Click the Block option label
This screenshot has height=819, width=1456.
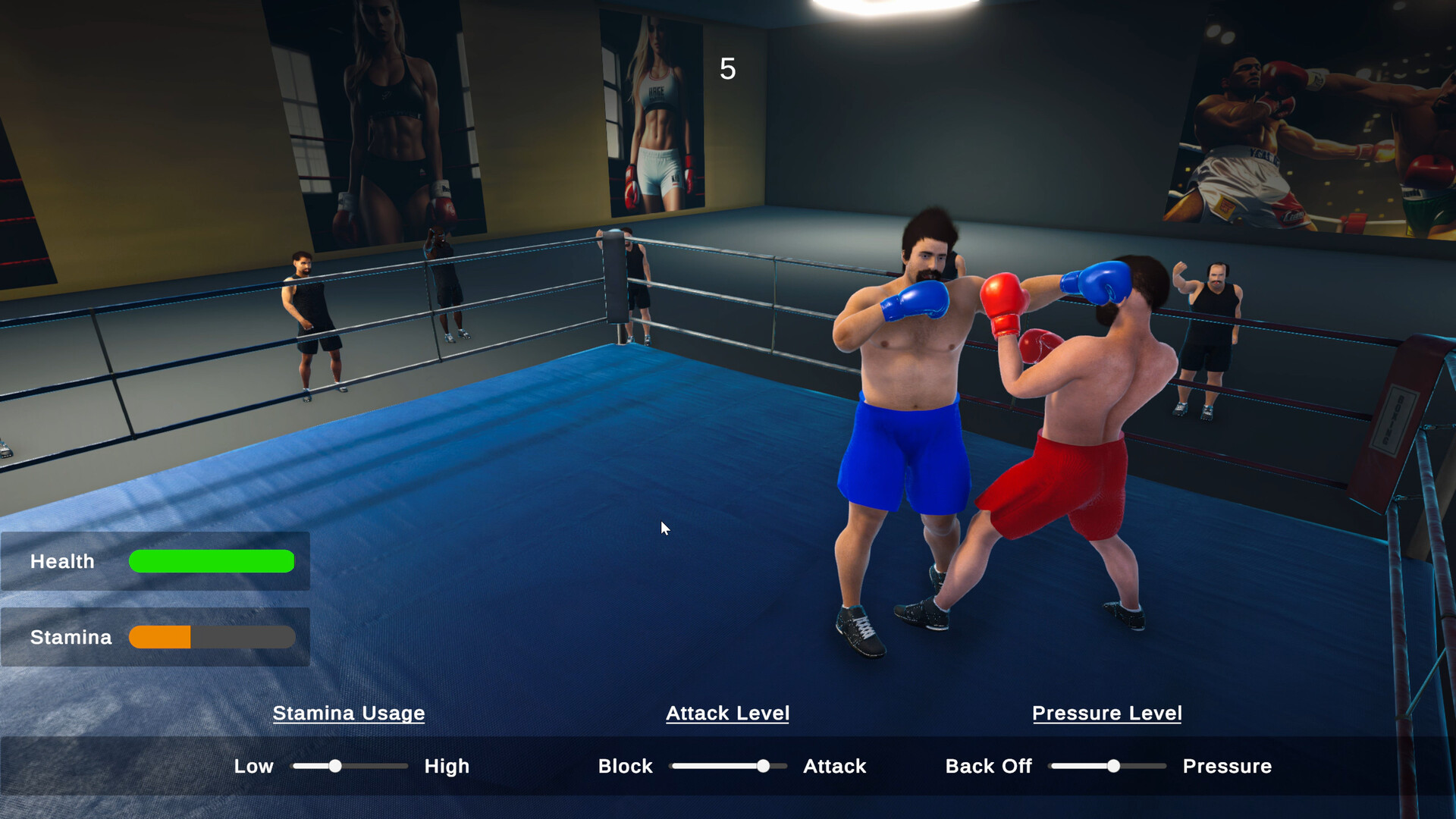coord(625,766)
